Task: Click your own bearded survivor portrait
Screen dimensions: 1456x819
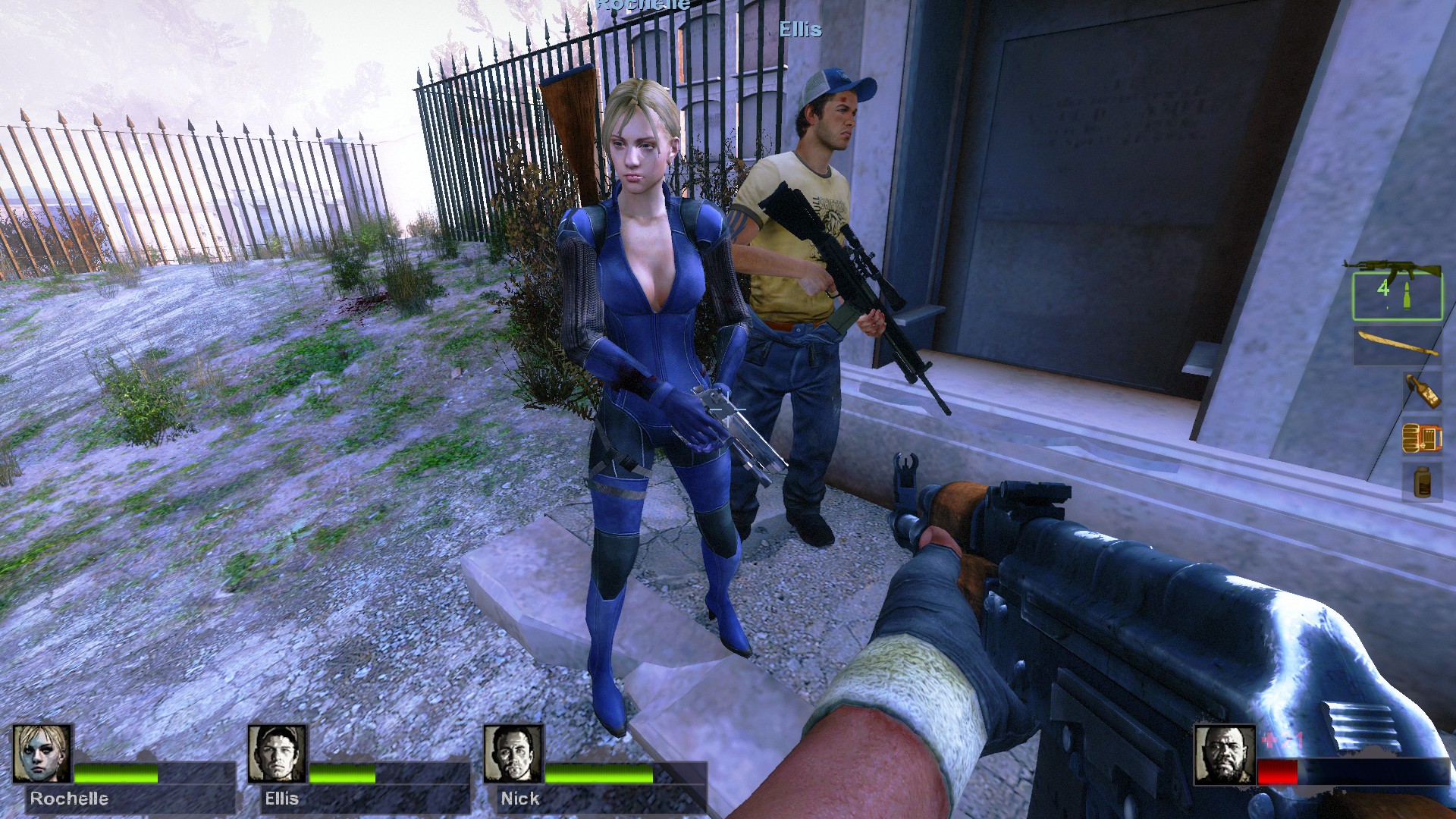Action: (x=1224, y=754)
